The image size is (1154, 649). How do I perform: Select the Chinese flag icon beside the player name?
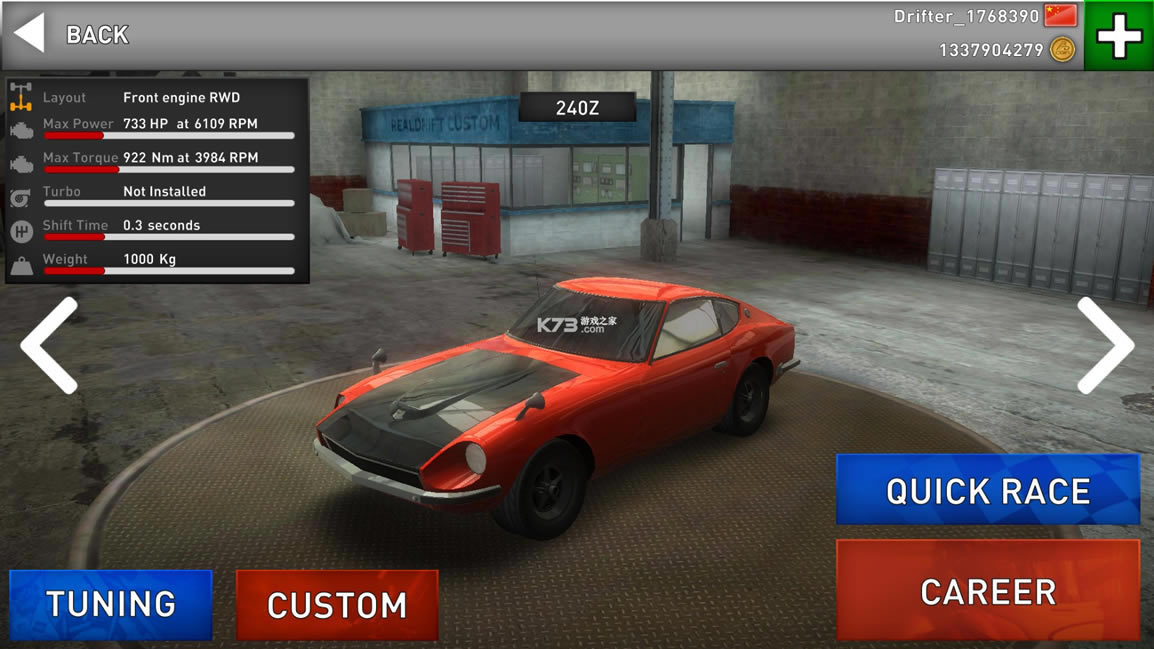coord(1060,16)
